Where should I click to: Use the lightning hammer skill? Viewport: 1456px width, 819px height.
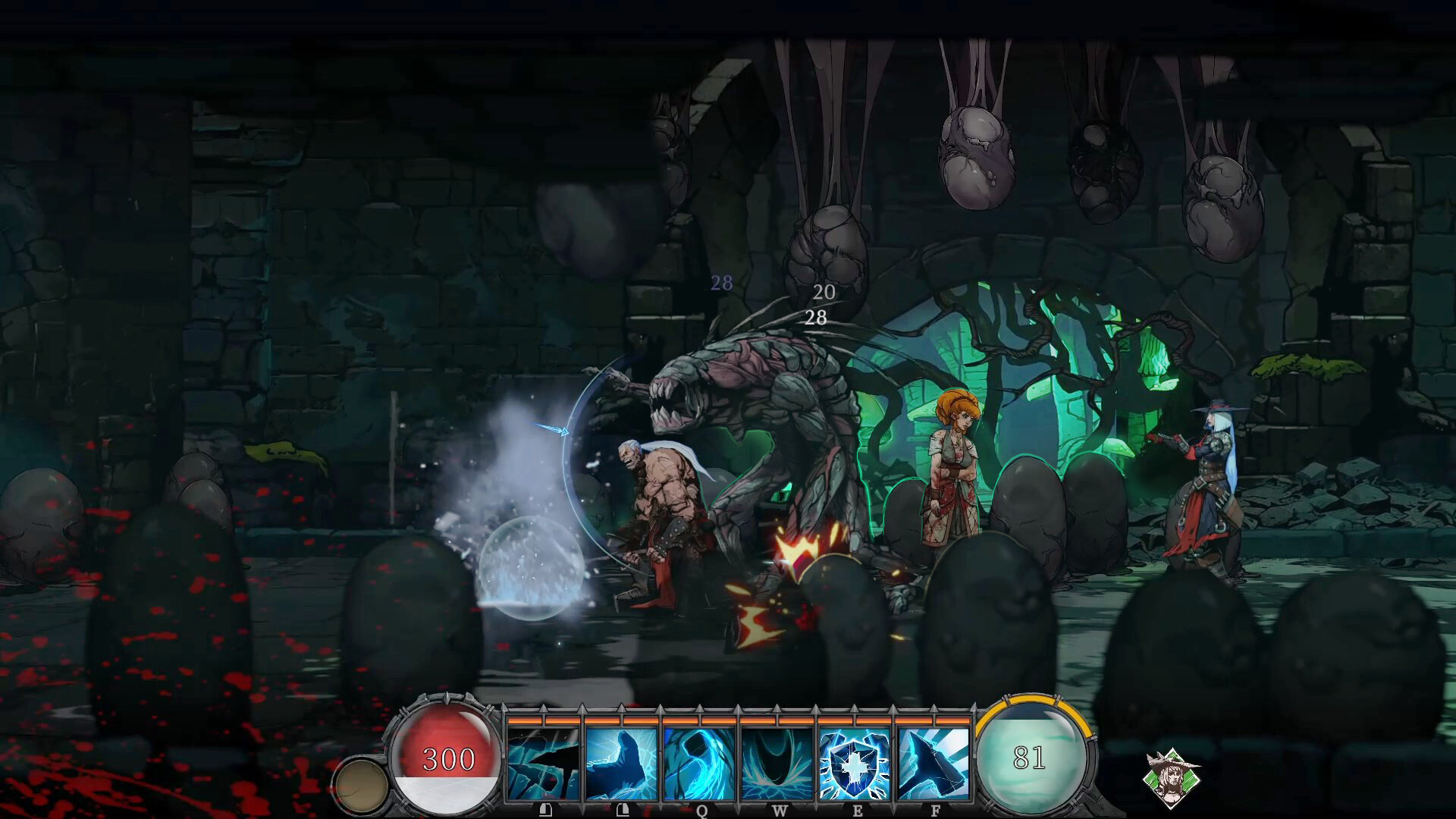[x=934, y=764]
